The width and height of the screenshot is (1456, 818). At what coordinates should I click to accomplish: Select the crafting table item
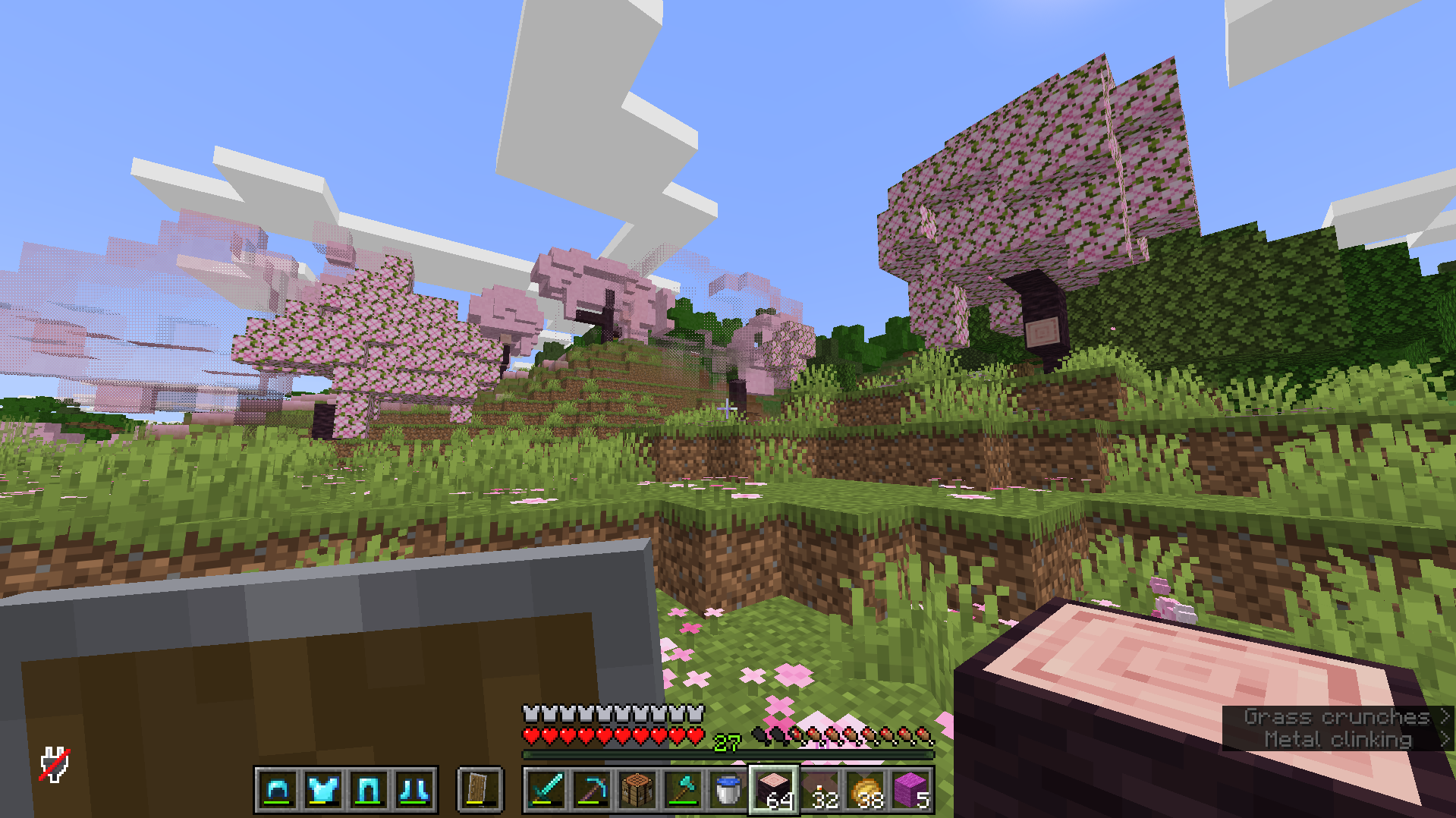[x=637, y=789]
